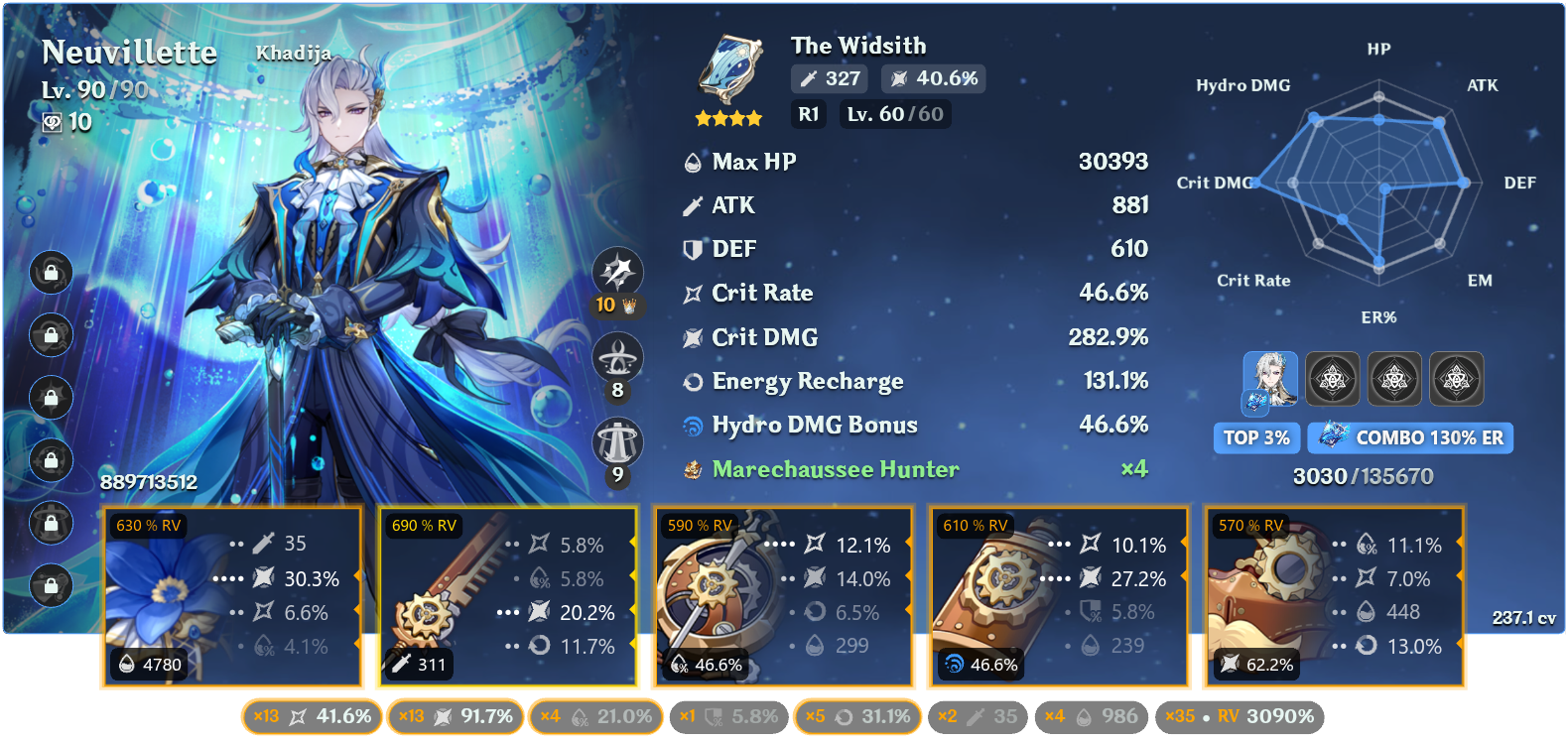Select the Neuvillette portrait build thumbnail
This screenshot has height=741, width=1568.
(1270, 379)
